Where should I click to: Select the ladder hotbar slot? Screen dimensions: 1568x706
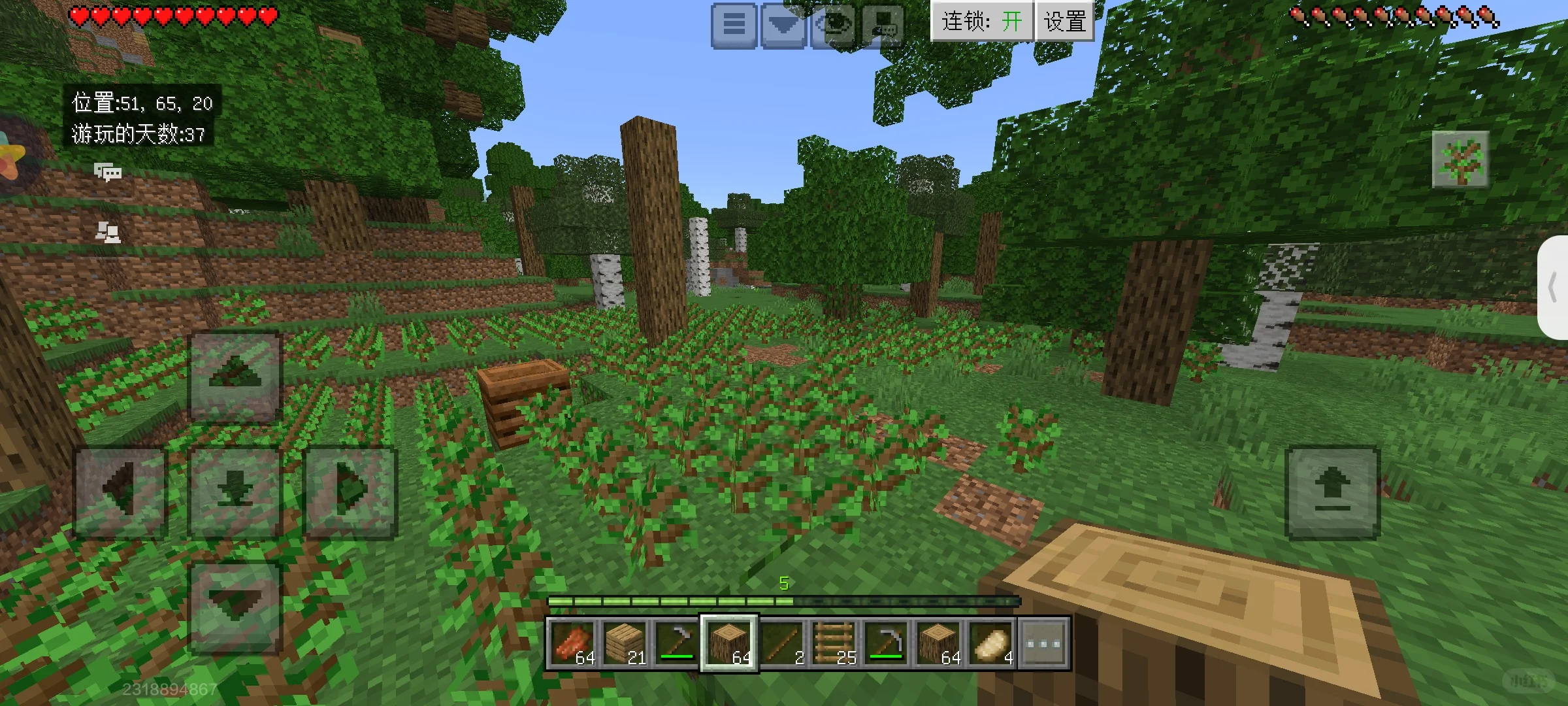834,643
